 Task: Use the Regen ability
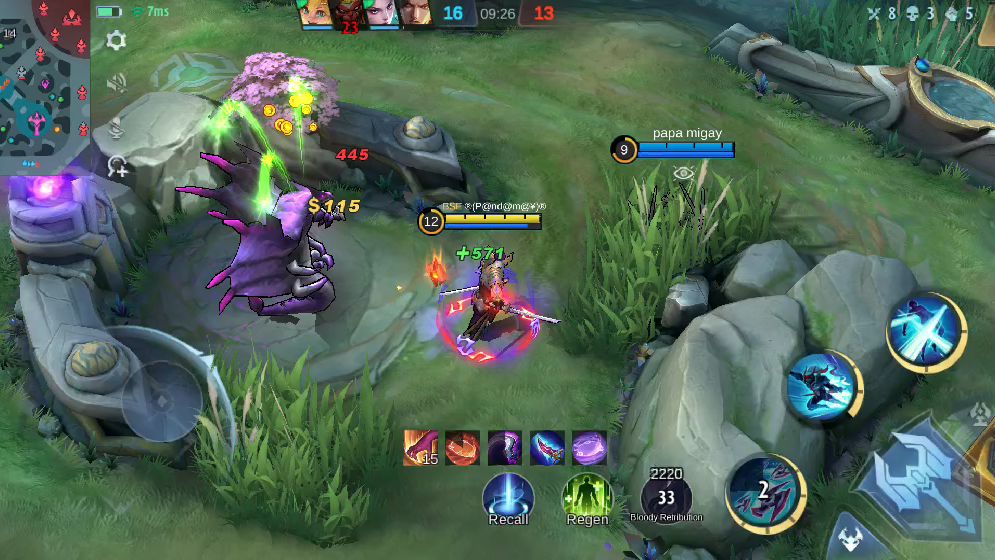click(x=587, y=497)
